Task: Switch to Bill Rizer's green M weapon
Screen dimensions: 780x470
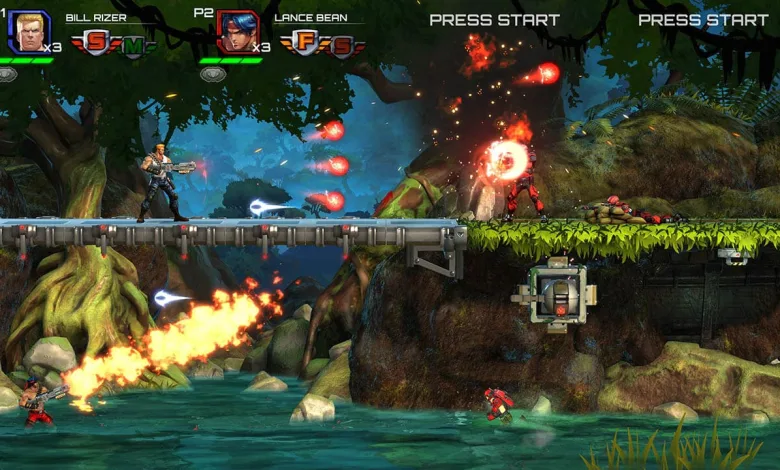Action: [133, 46]
